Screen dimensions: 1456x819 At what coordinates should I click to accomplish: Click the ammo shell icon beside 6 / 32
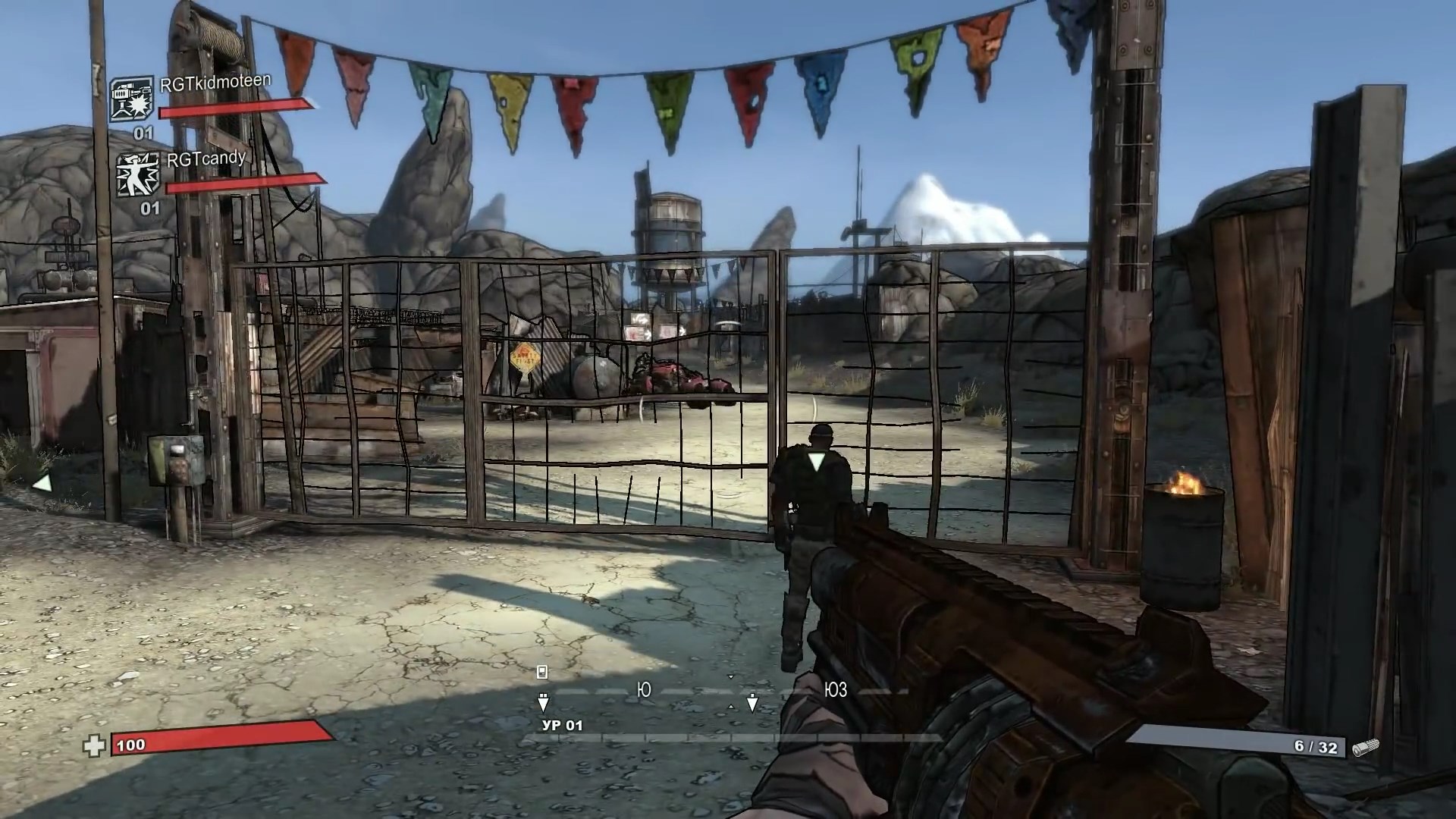(x=1365, y=747)
